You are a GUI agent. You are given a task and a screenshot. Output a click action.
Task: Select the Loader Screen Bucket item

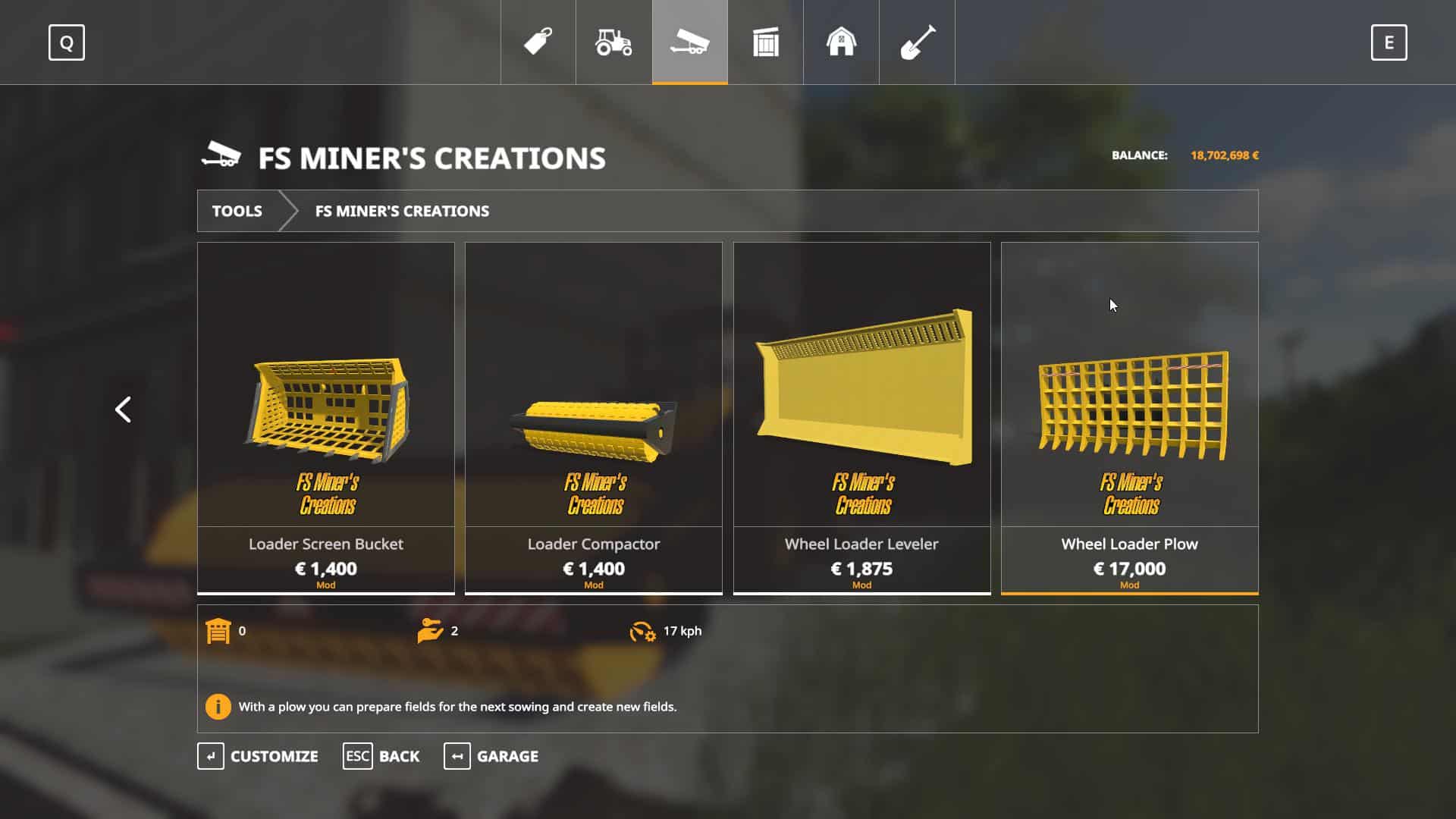[326, 417]
